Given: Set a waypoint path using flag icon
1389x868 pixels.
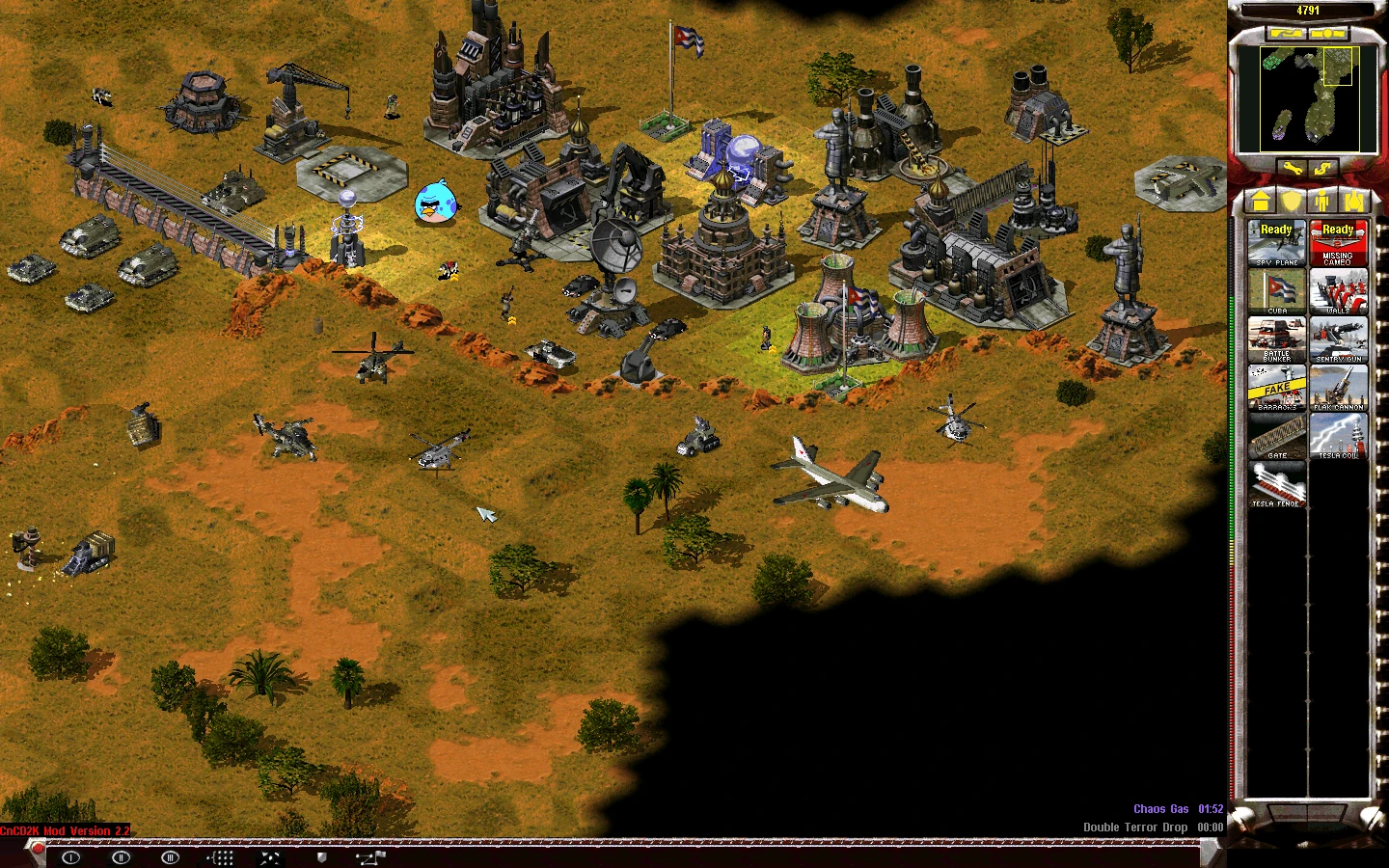Looking at the screenshot, I should pyautogui.click(x=370, y=856).
